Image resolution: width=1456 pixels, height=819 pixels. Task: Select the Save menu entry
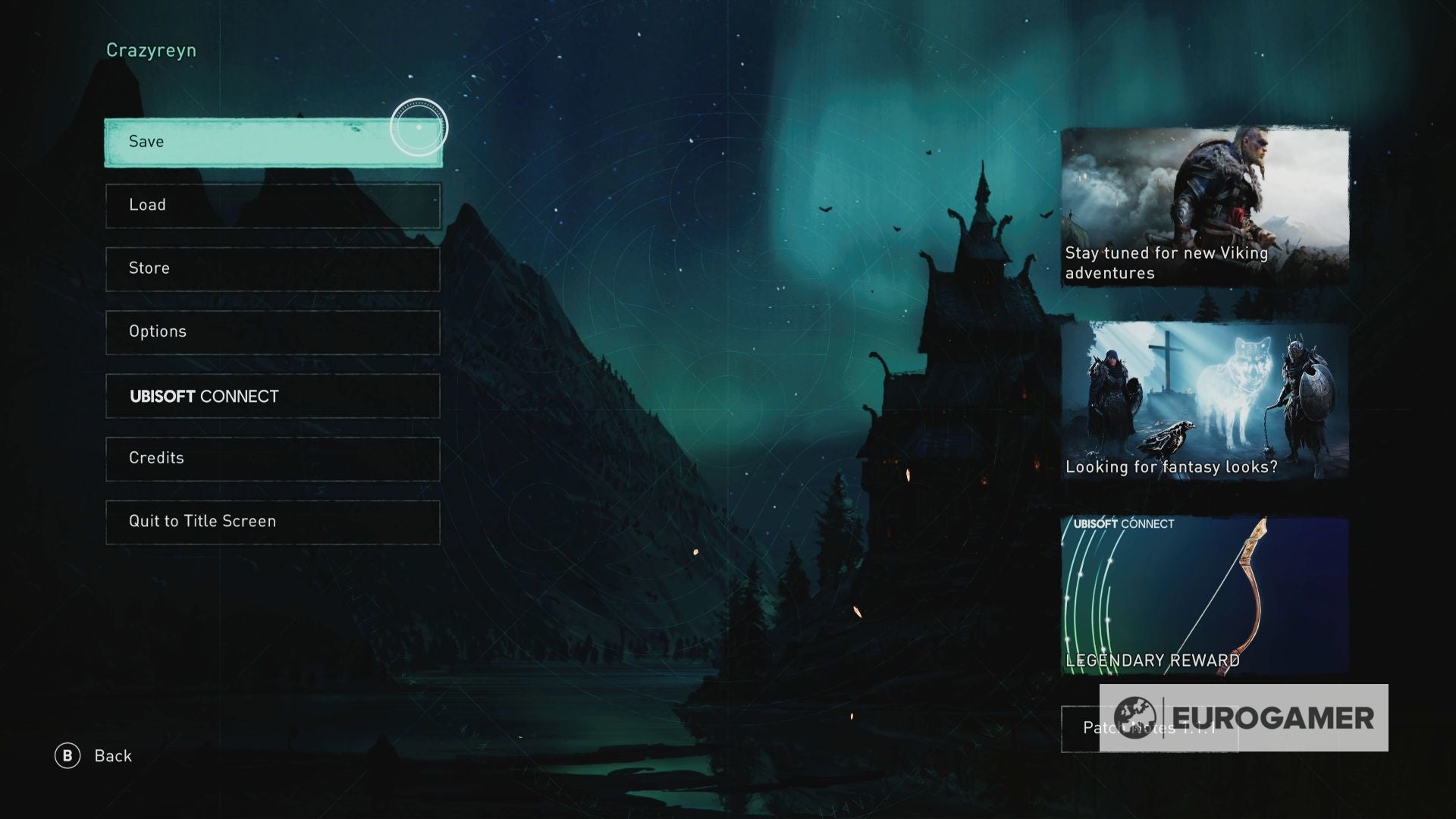(x=273, y=142)
